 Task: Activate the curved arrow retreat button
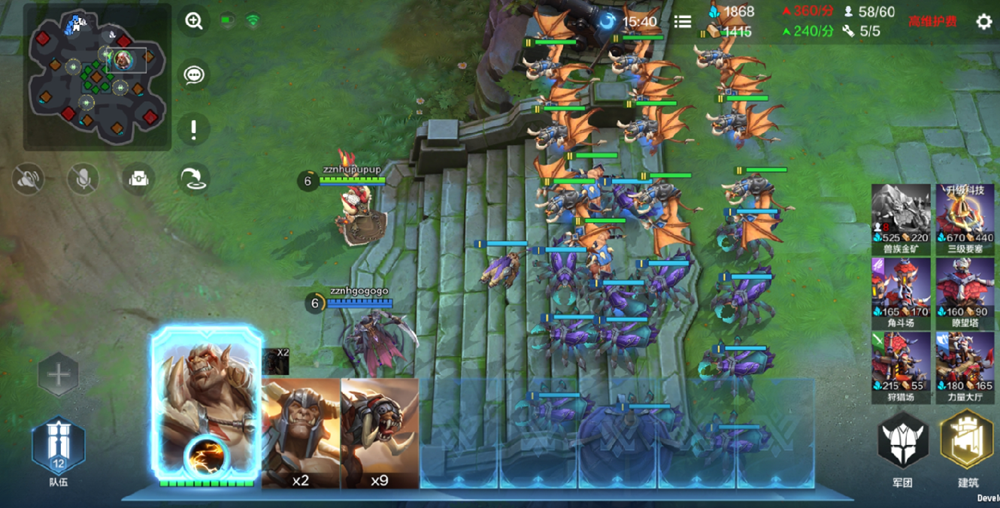pyautogui.click(x=194, y=179)
